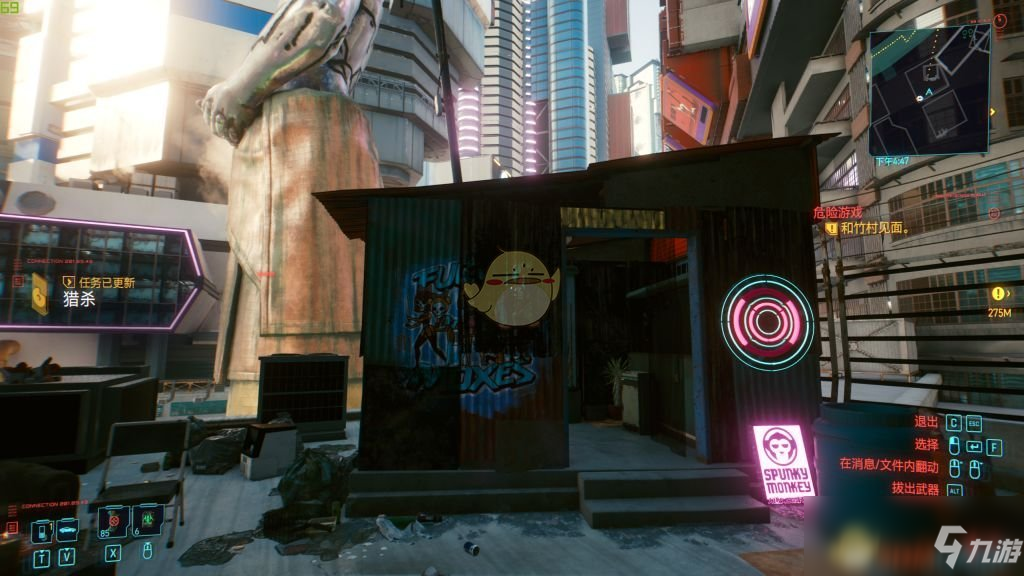The image size is (1024, 576).
Task: Select the vehicle call quick-slot icon
Action: 67,531
